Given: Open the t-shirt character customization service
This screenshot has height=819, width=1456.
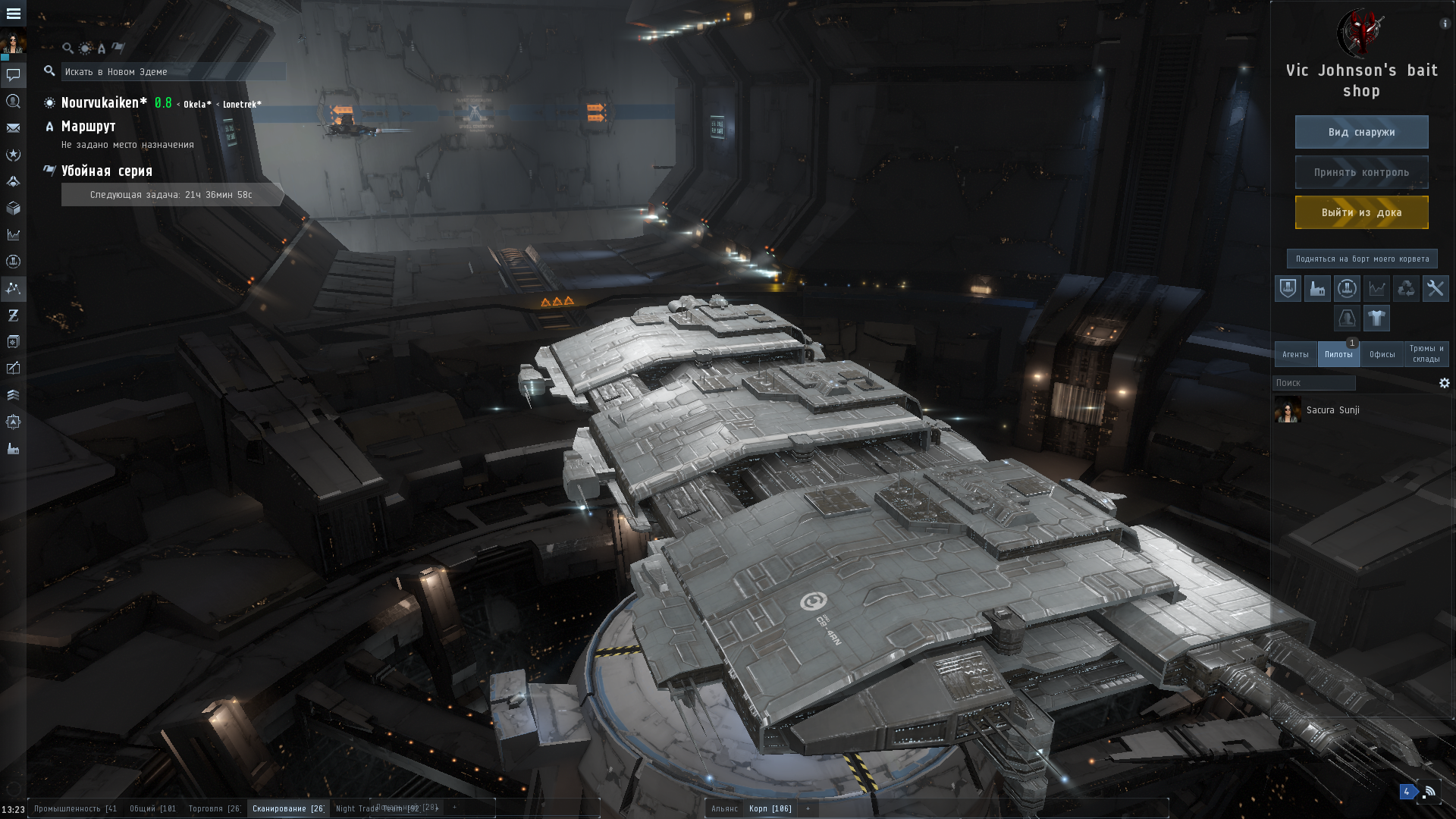Looking at the screenshot, I should 1376,318.
